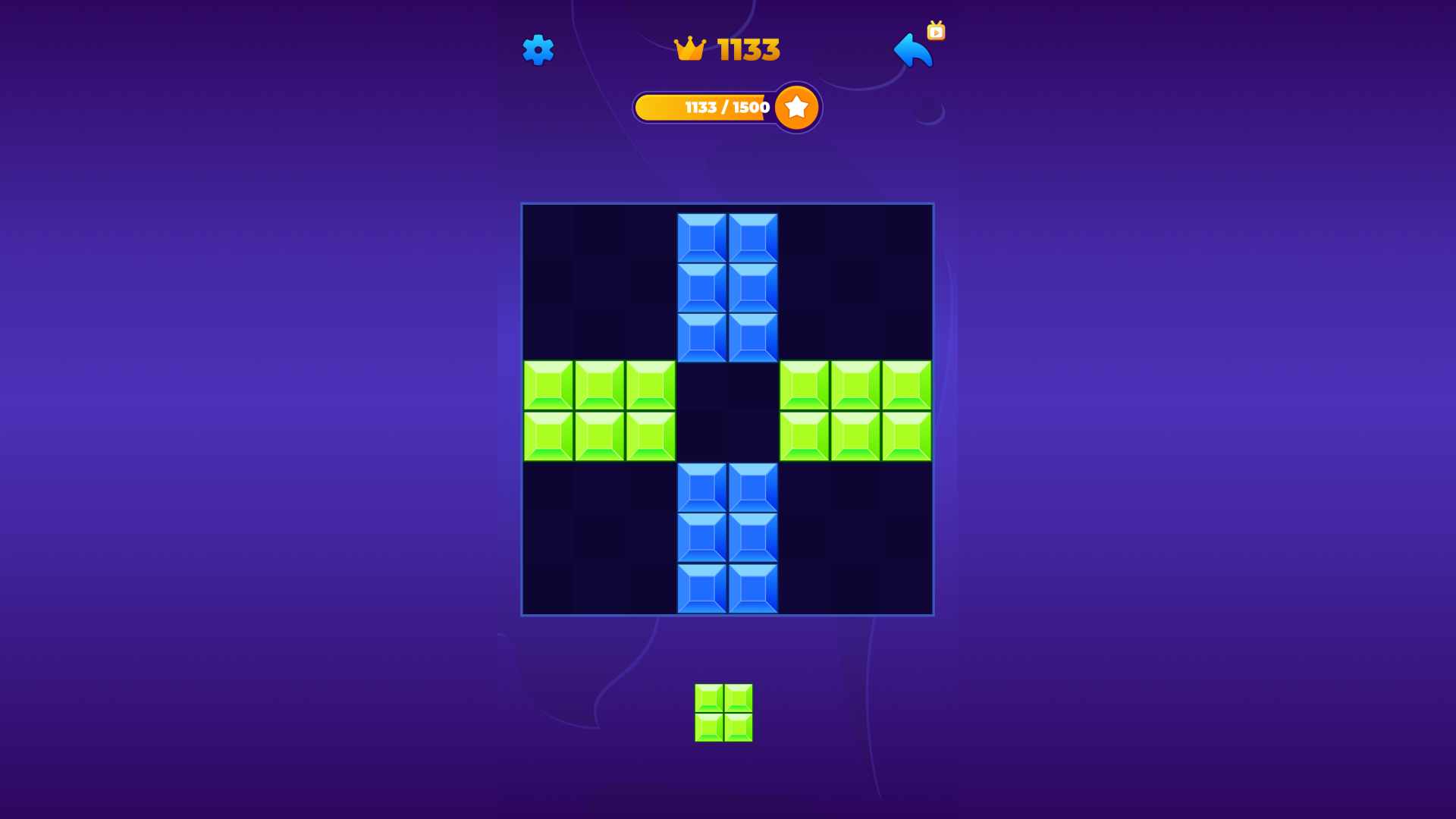The image size is (1456, 819).
Task: Tap the crown score icon
Action: coord(691,49)
